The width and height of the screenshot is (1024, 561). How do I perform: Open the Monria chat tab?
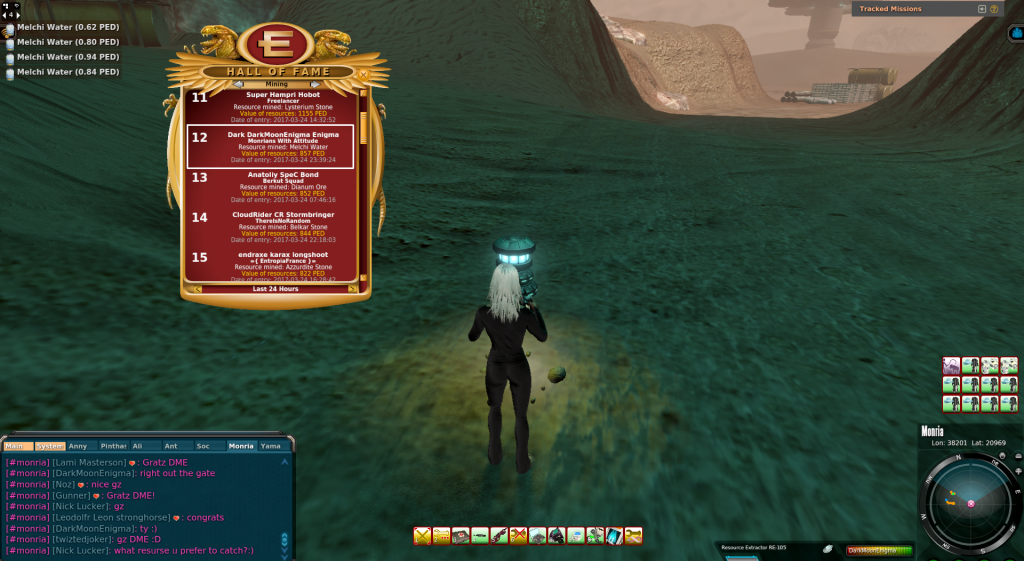pos(241,446)
